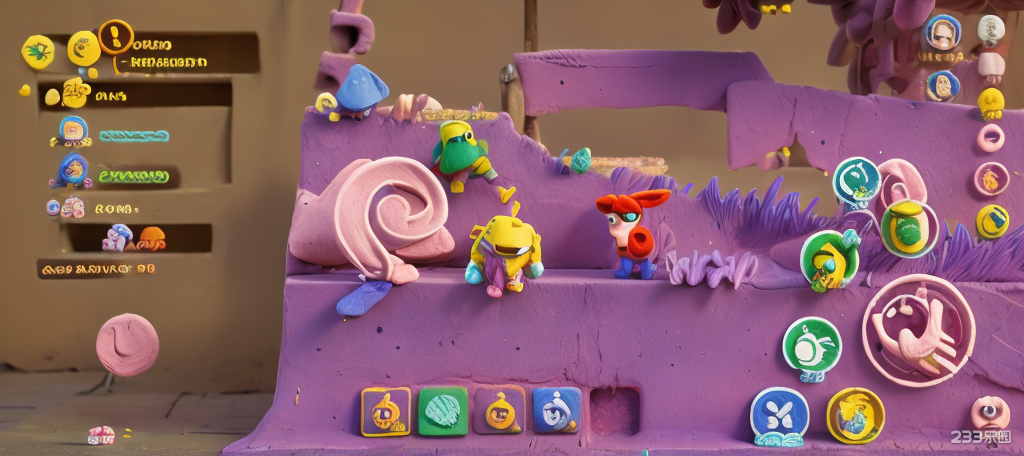Click the yellow exclamation mark icon

(x=116, y=37)
